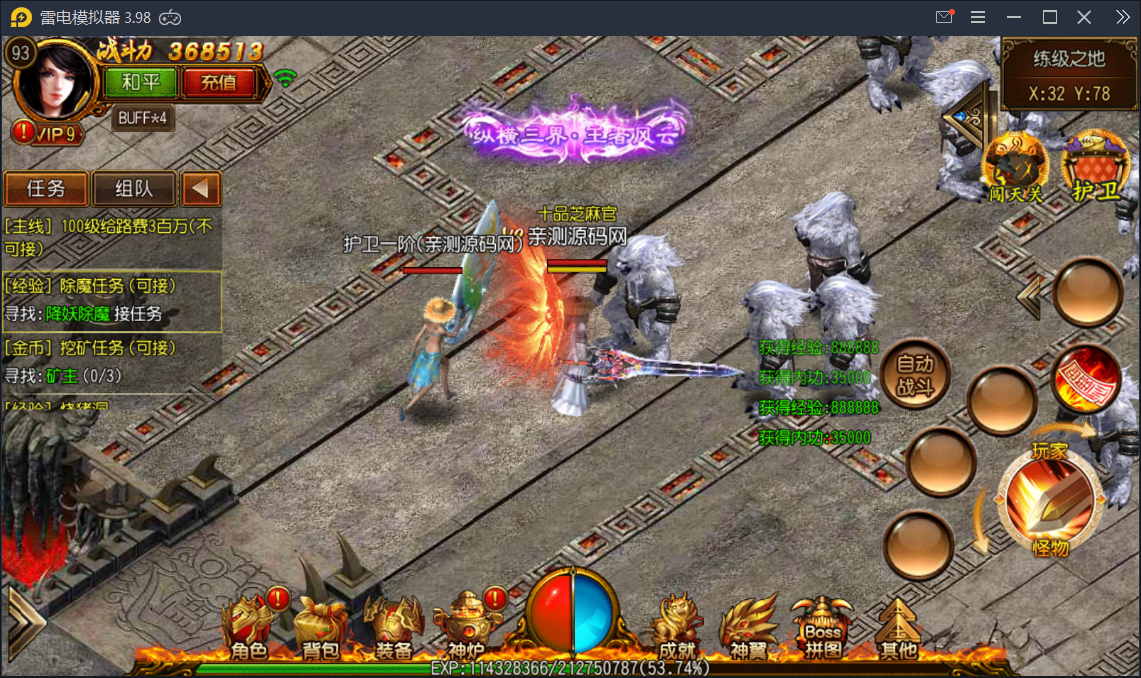Open the Boss 拼图 puzzle menu
Image resolution: width=1141 pixels, height=678 pixels.
823,627
